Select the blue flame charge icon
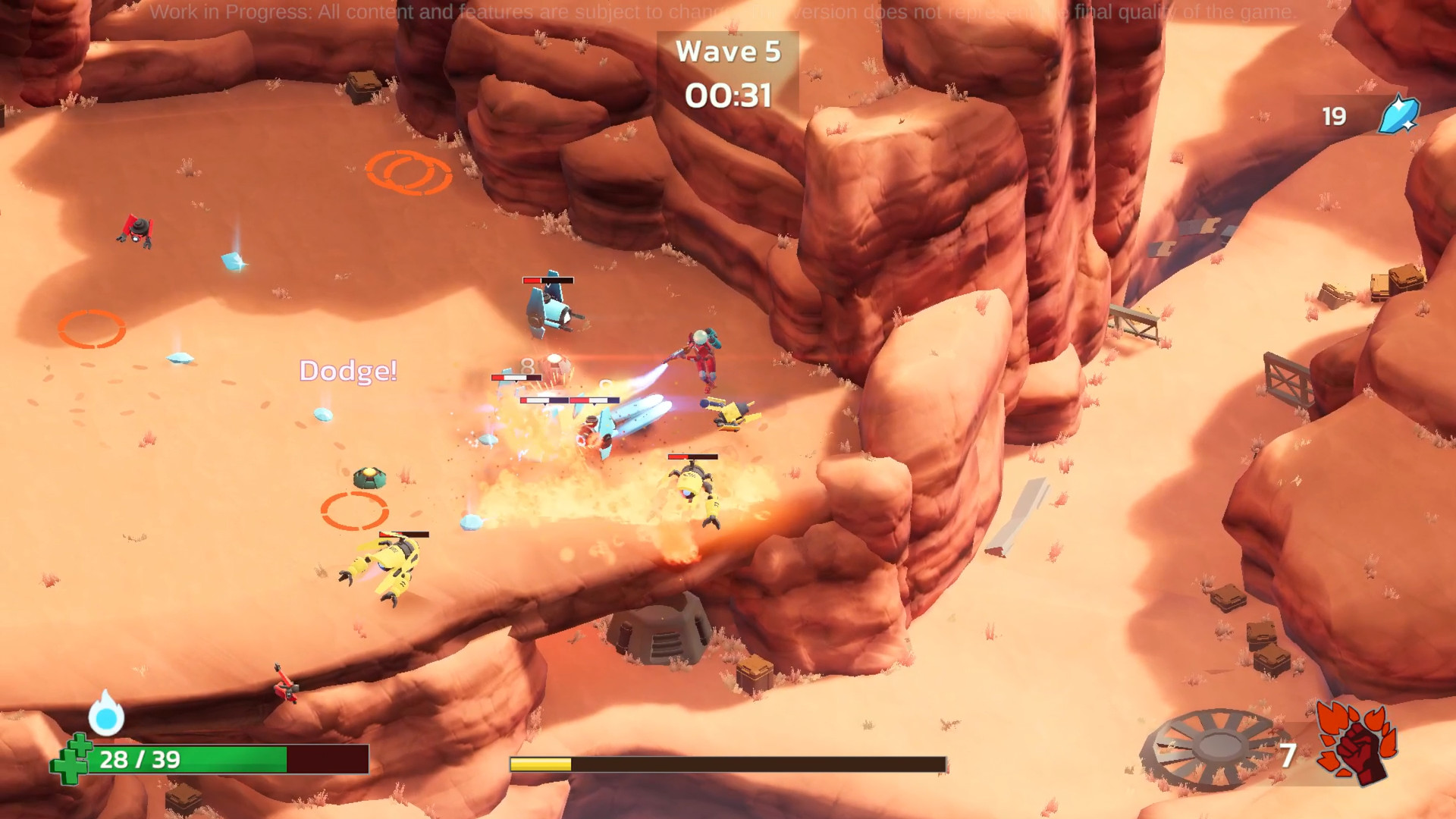This screenshot has height=819, width=1456. click(106, 714)
